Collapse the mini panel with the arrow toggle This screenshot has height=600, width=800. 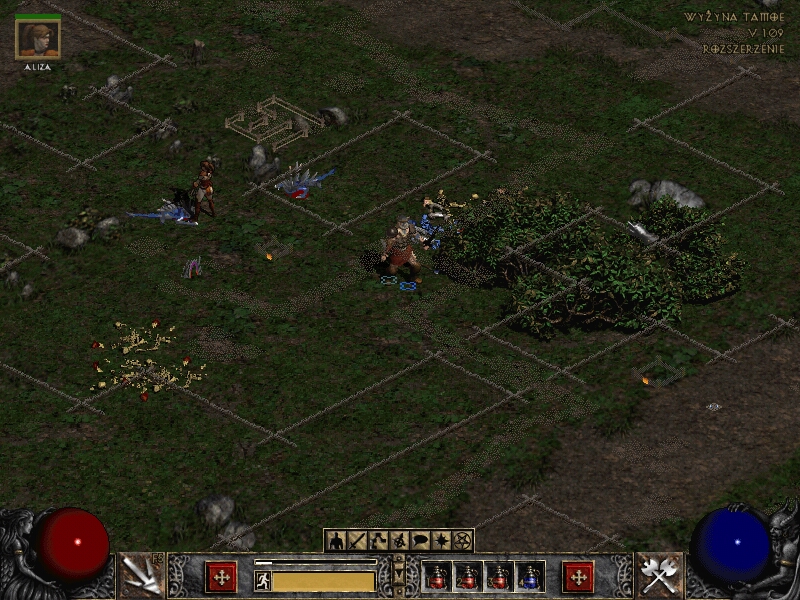(400, 572)
